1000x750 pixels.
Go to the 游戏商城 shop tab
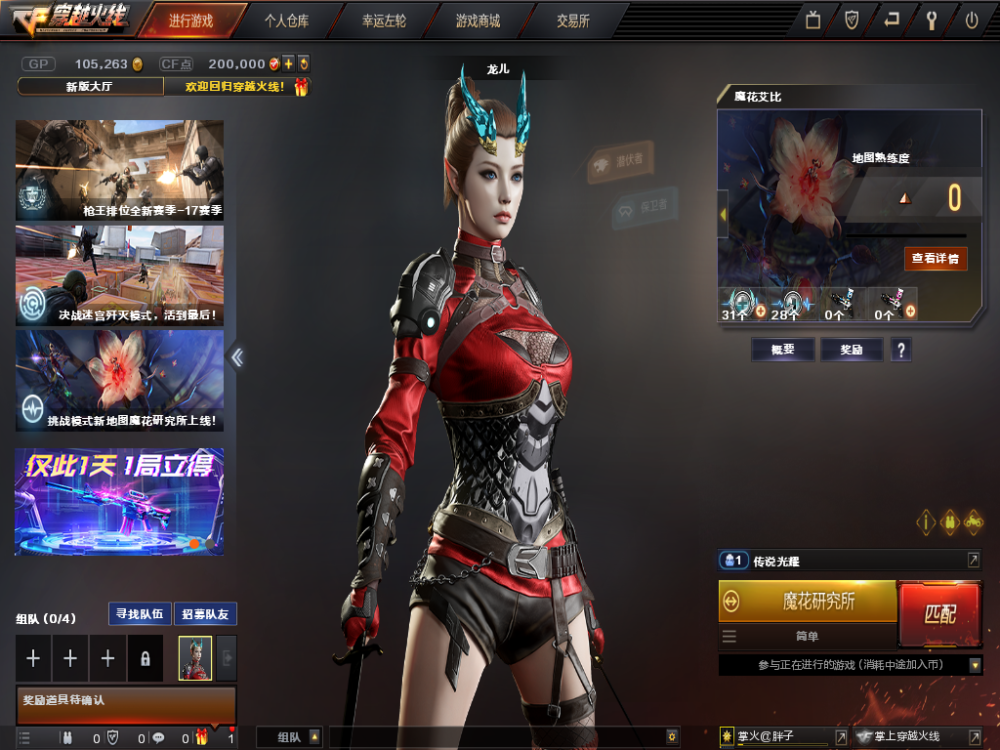coord(477,20)
